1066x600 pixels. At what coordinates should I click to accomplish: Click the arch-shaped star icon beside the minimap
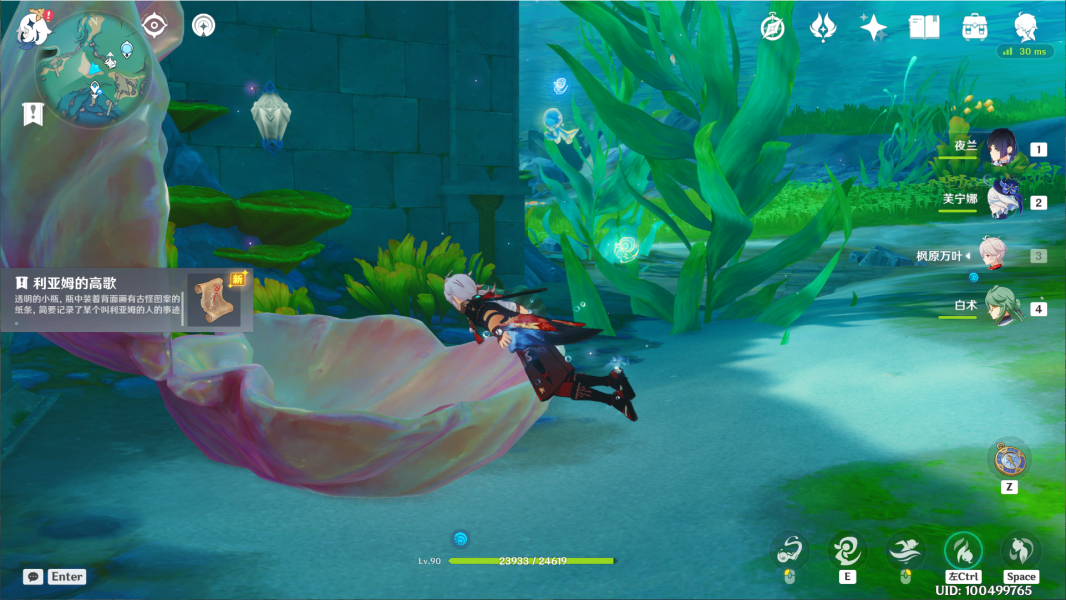[x=203, y=26]
